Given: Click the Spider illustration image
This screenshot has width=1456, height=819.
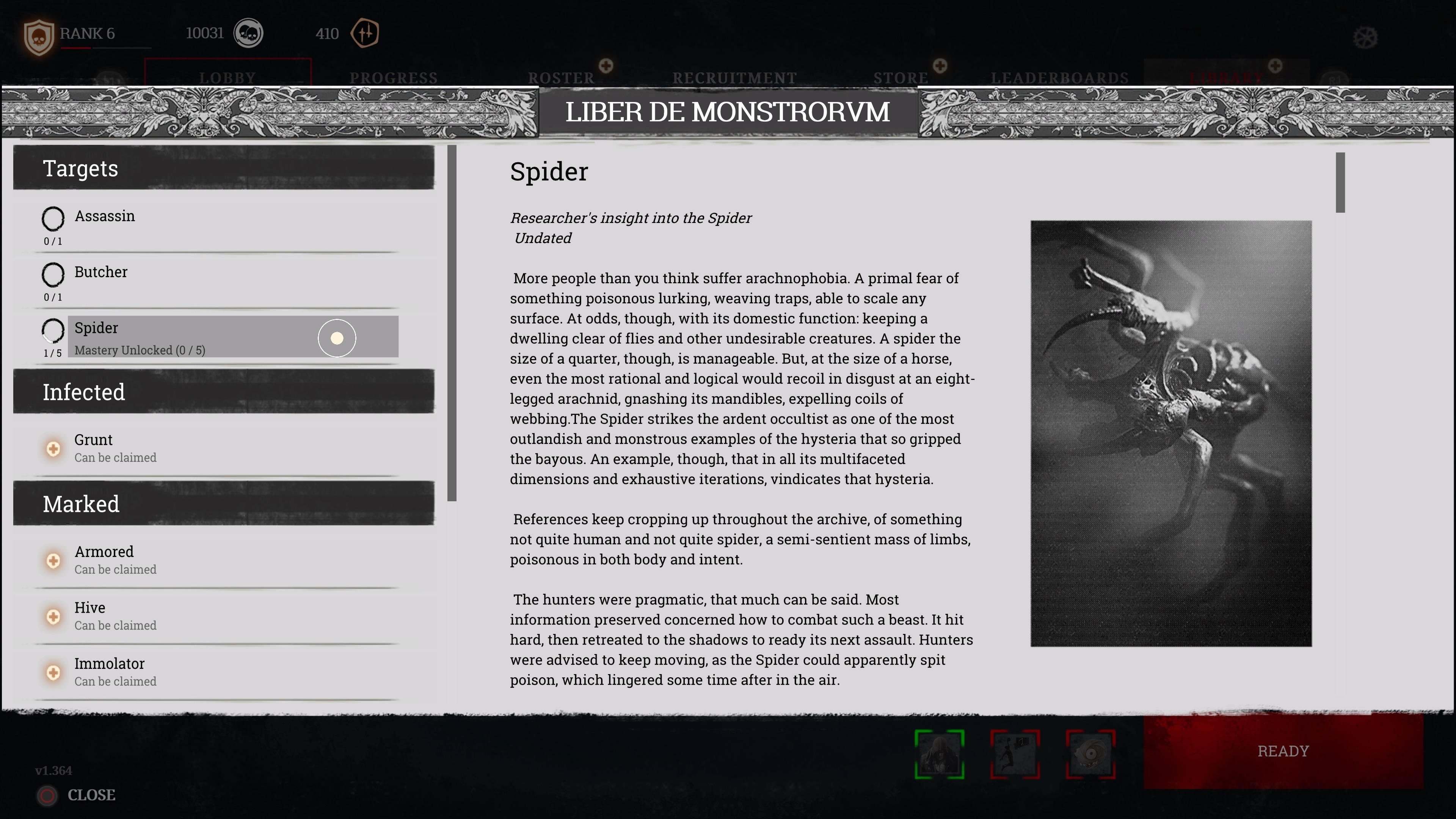Looking at the screenshot, I should click(1170, 433).
